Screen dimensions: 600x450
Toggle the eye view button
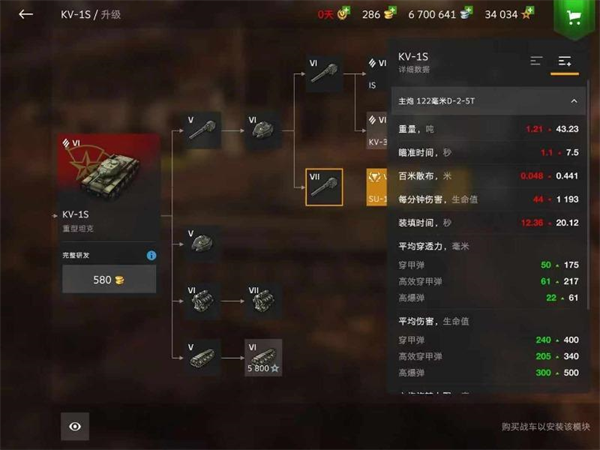(x=75, y=426)
